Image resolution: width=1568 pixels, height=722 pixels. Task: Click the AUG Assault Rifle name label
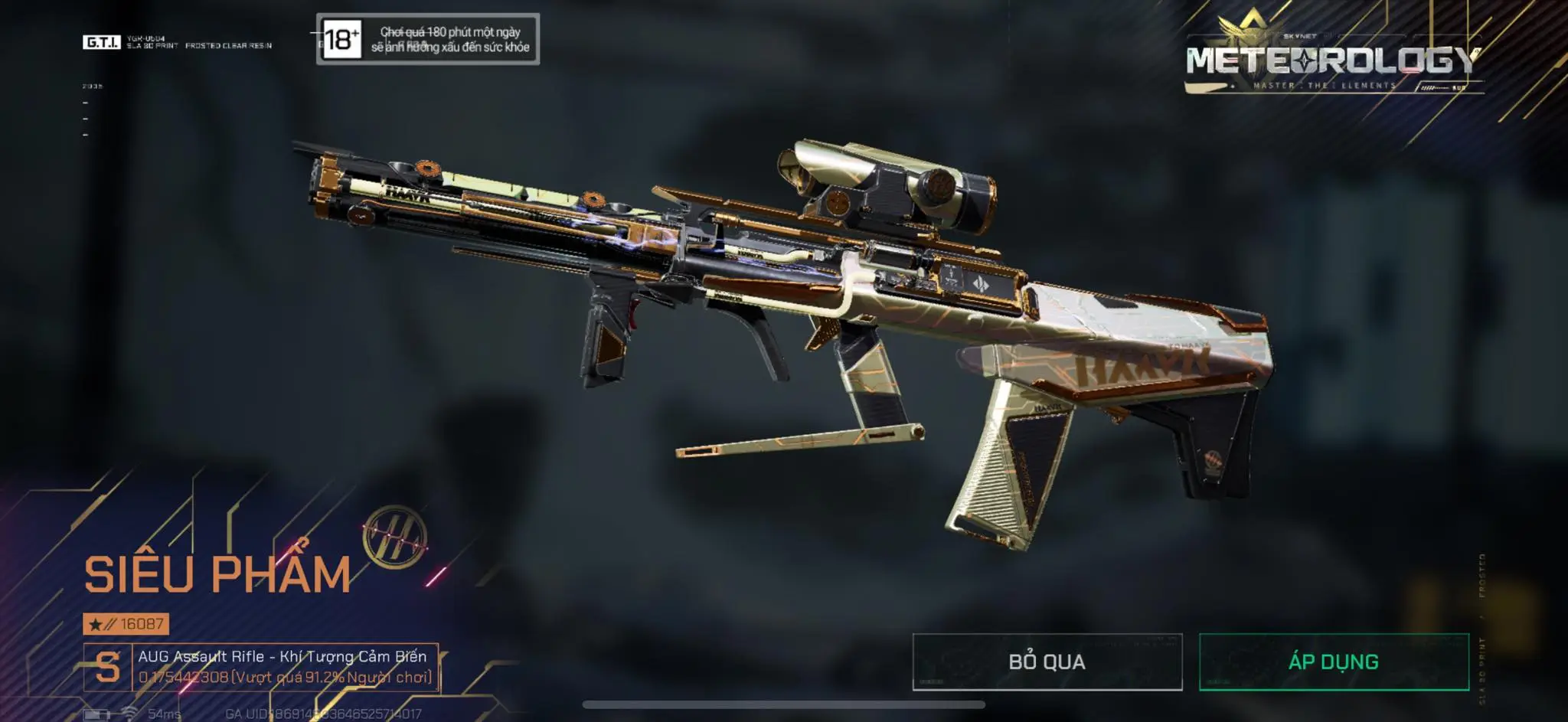coord(283,657)
